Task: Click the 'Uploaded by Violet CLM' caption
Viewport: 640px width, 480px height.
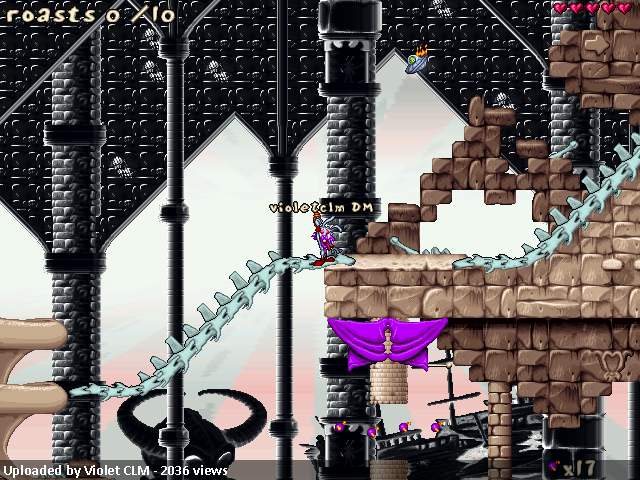Action: (115, 470)
